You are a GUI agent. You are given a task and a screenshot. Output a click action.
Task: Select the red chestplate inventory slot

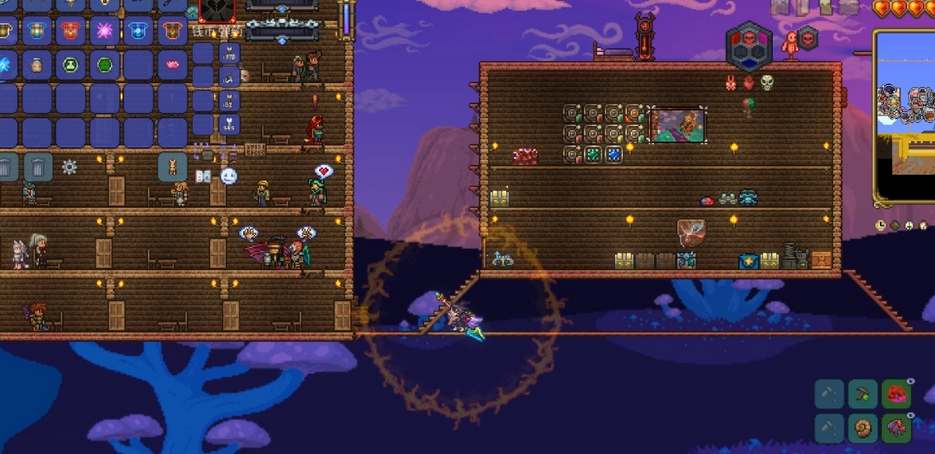click(x=70, y=30)
